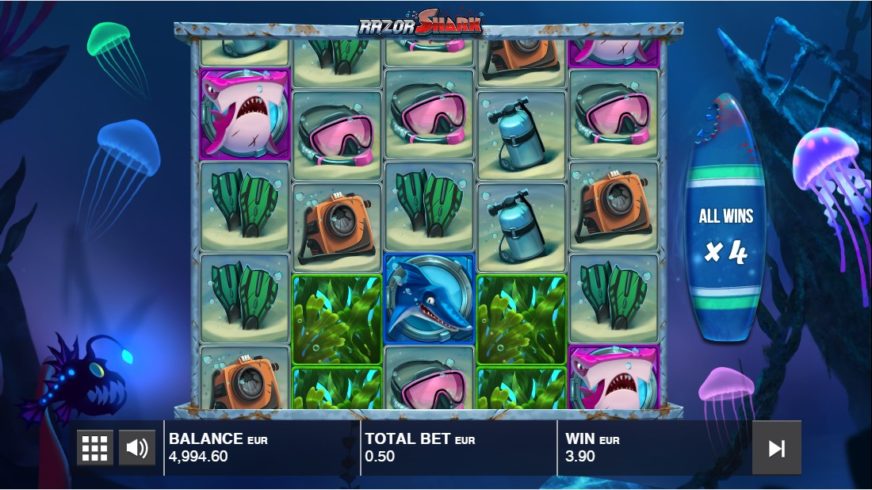Open the grid menu button

click(x=95, y=447)
